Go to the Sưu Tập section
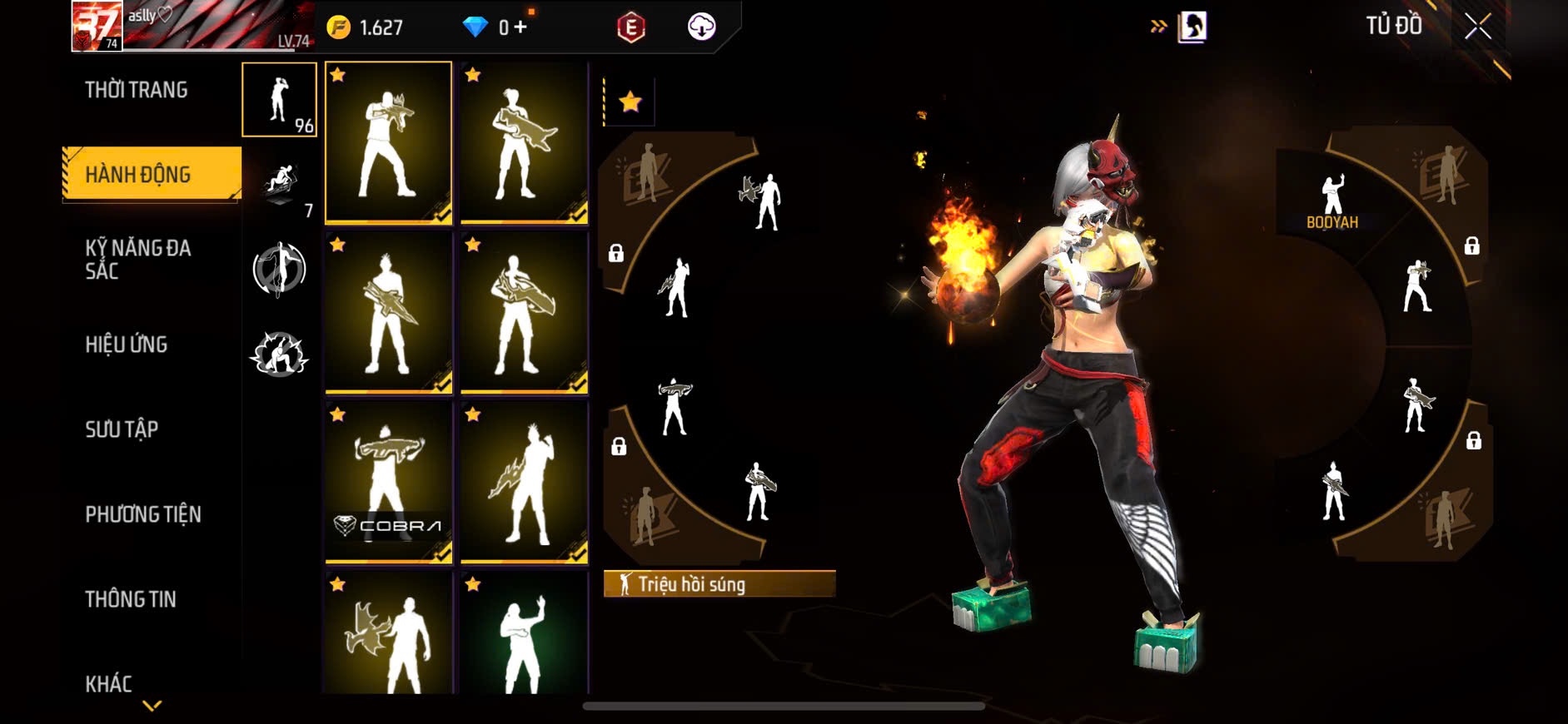1568x724 pixels. point(122,429)
